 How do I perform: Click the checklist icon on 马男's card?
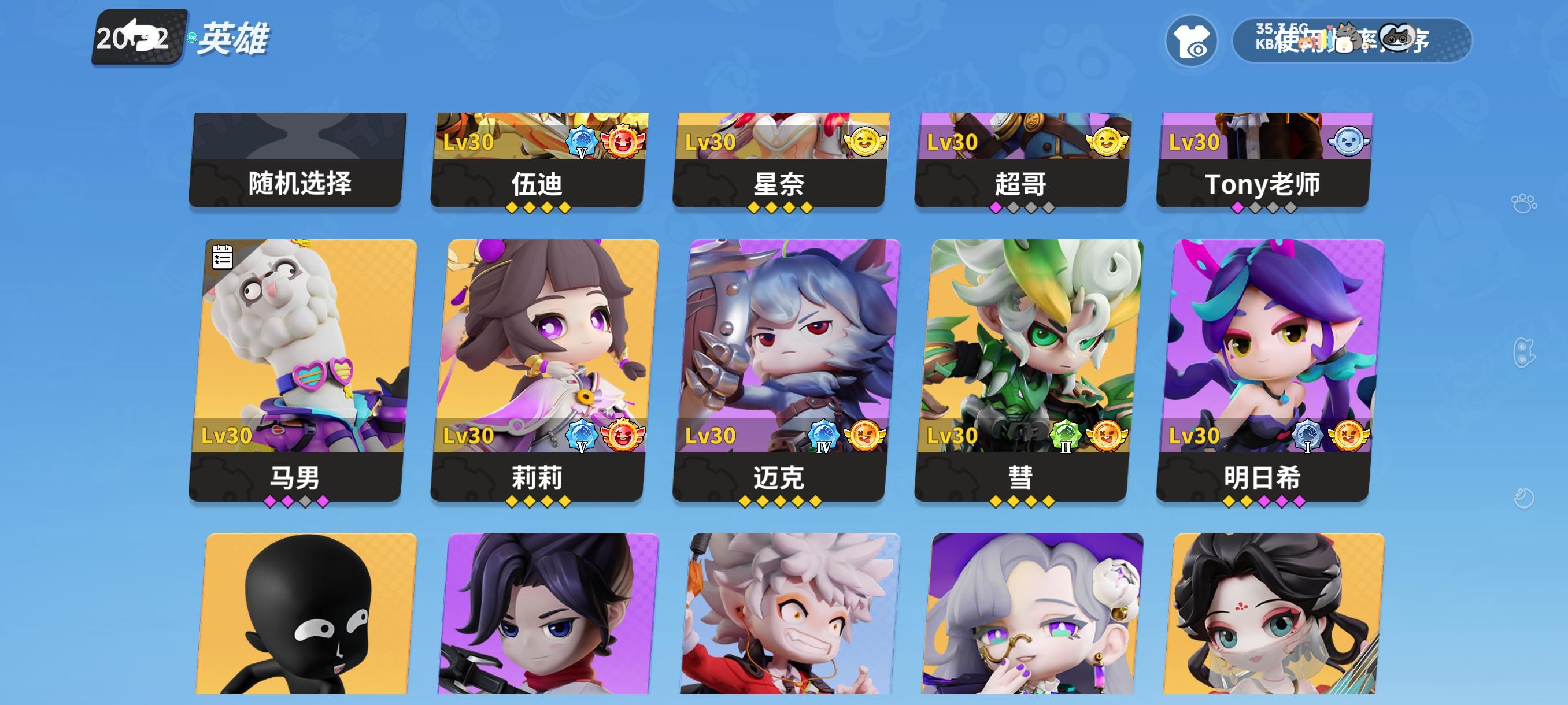coord(221,258)
